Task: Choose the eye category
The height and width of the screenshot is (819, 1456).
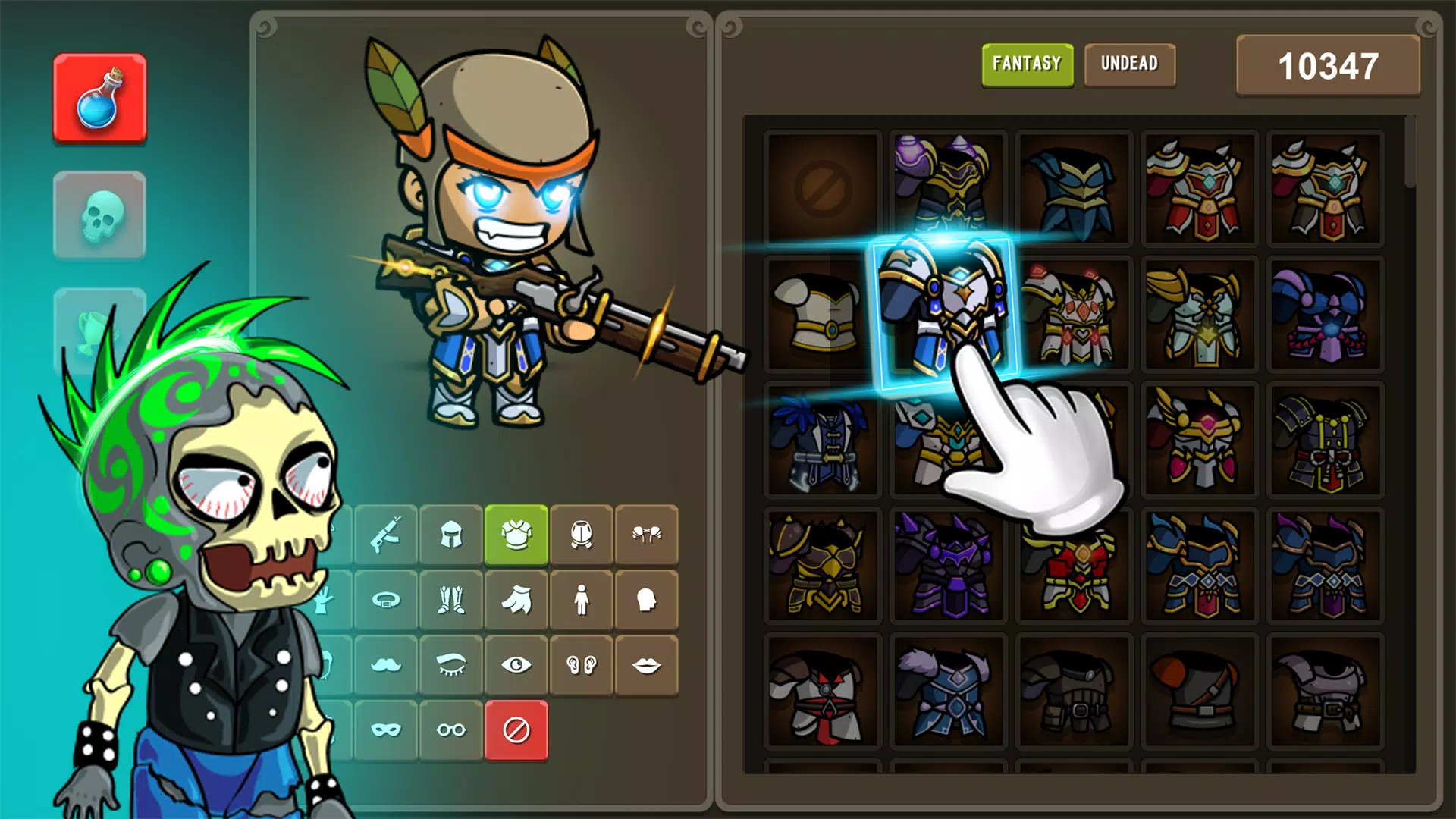Action: point(516,665)
